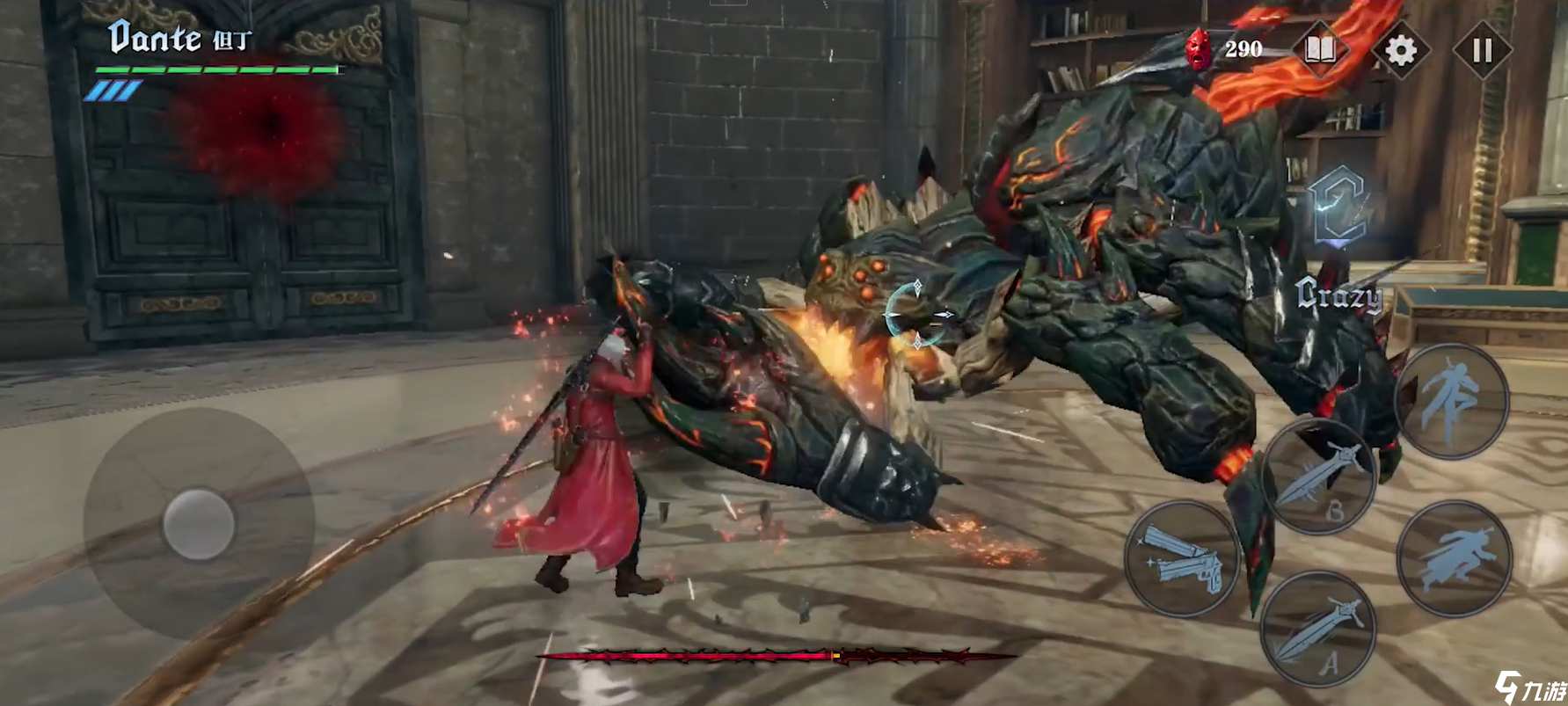Touch the virtual joystick thumb
Image resolution: width=1568 pixels, height=706 pixels.
click(199, 525)
